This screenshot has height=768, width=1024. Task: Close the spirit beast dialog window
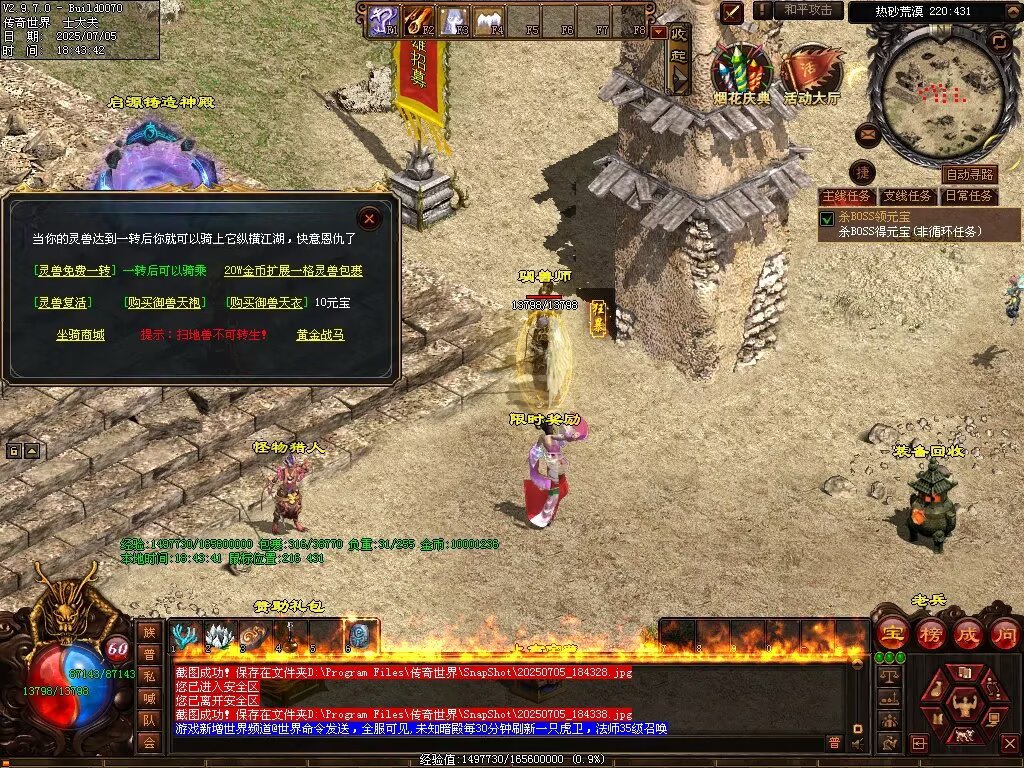click(x=370, y=217)
